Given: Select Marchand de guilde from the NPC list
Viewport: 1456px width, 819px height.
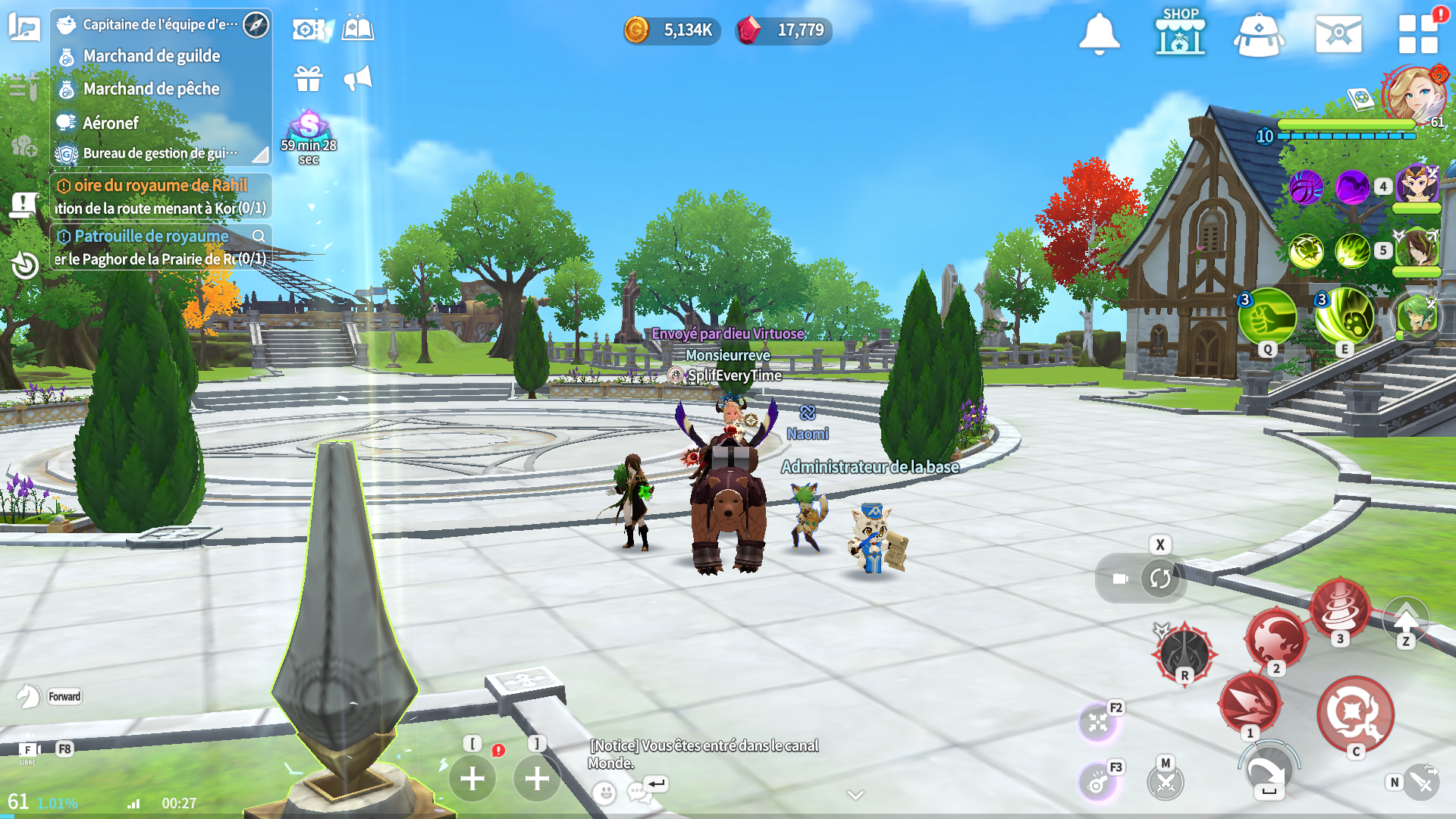Looking at the screenshot, I should coord(152,56).
